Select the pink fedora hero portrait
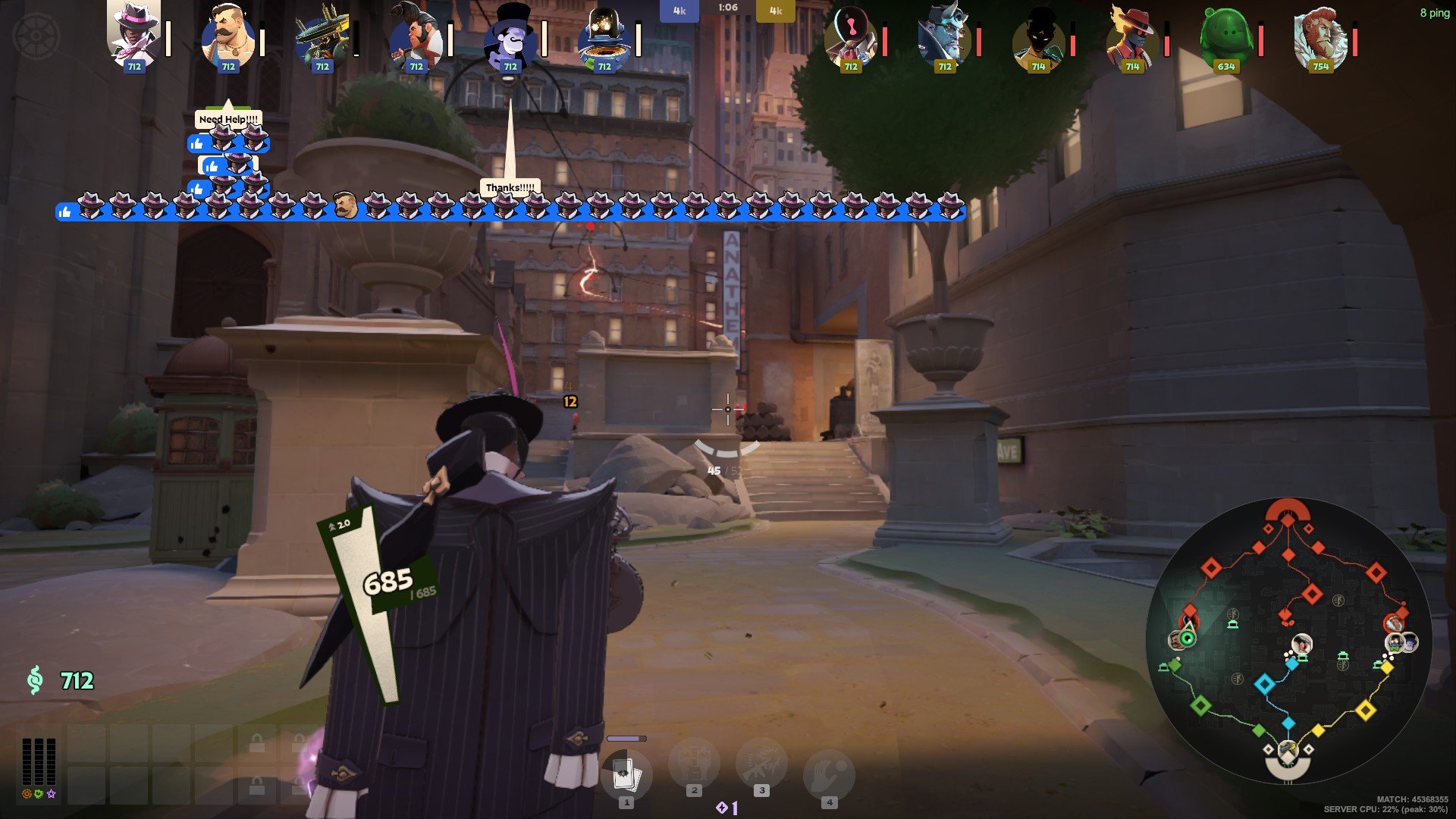The width and height of the screenshot is (1456, 819). tap(134, 35)
